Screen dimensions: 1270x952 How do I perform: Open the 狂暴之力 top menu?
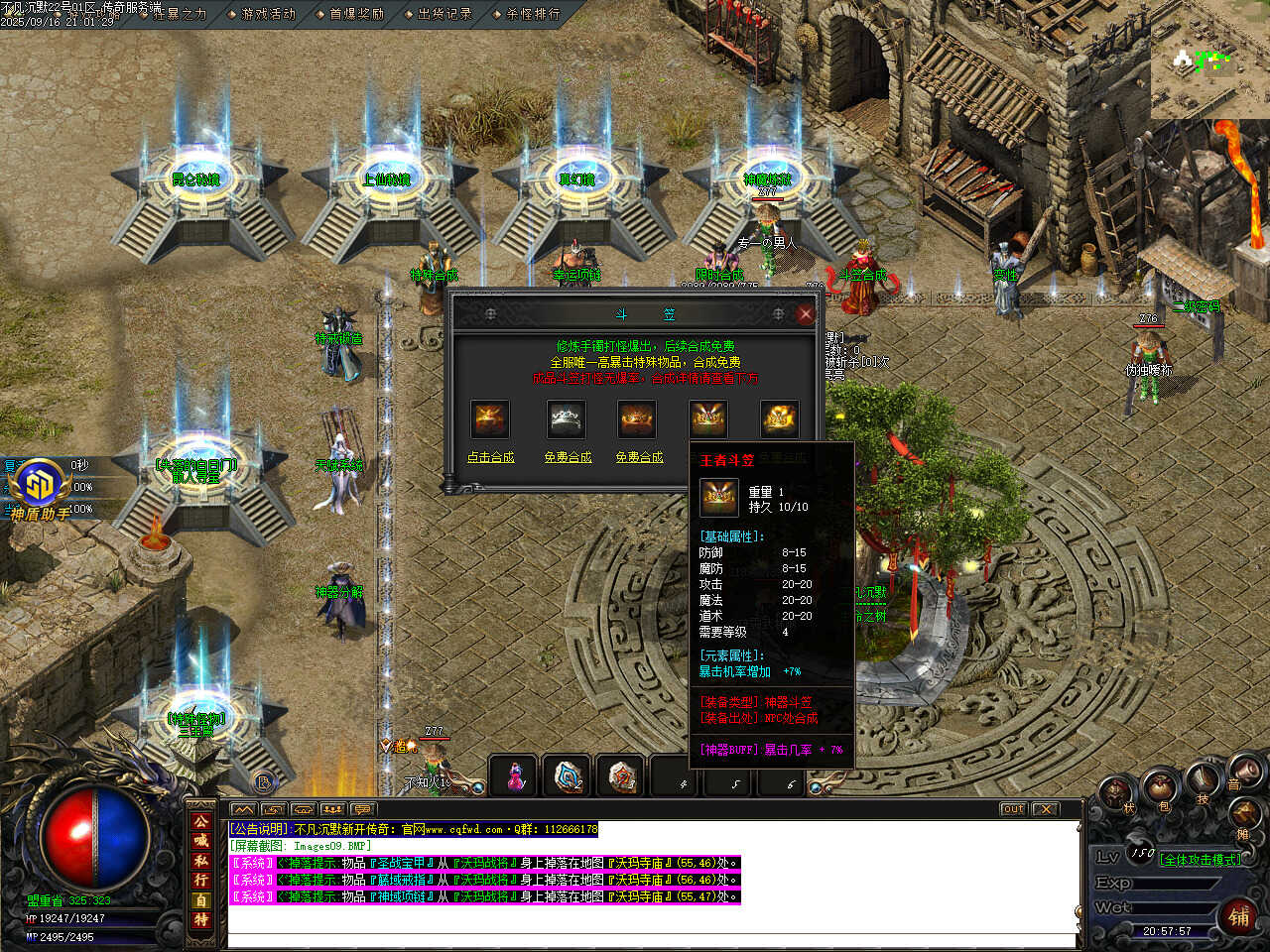180,14
